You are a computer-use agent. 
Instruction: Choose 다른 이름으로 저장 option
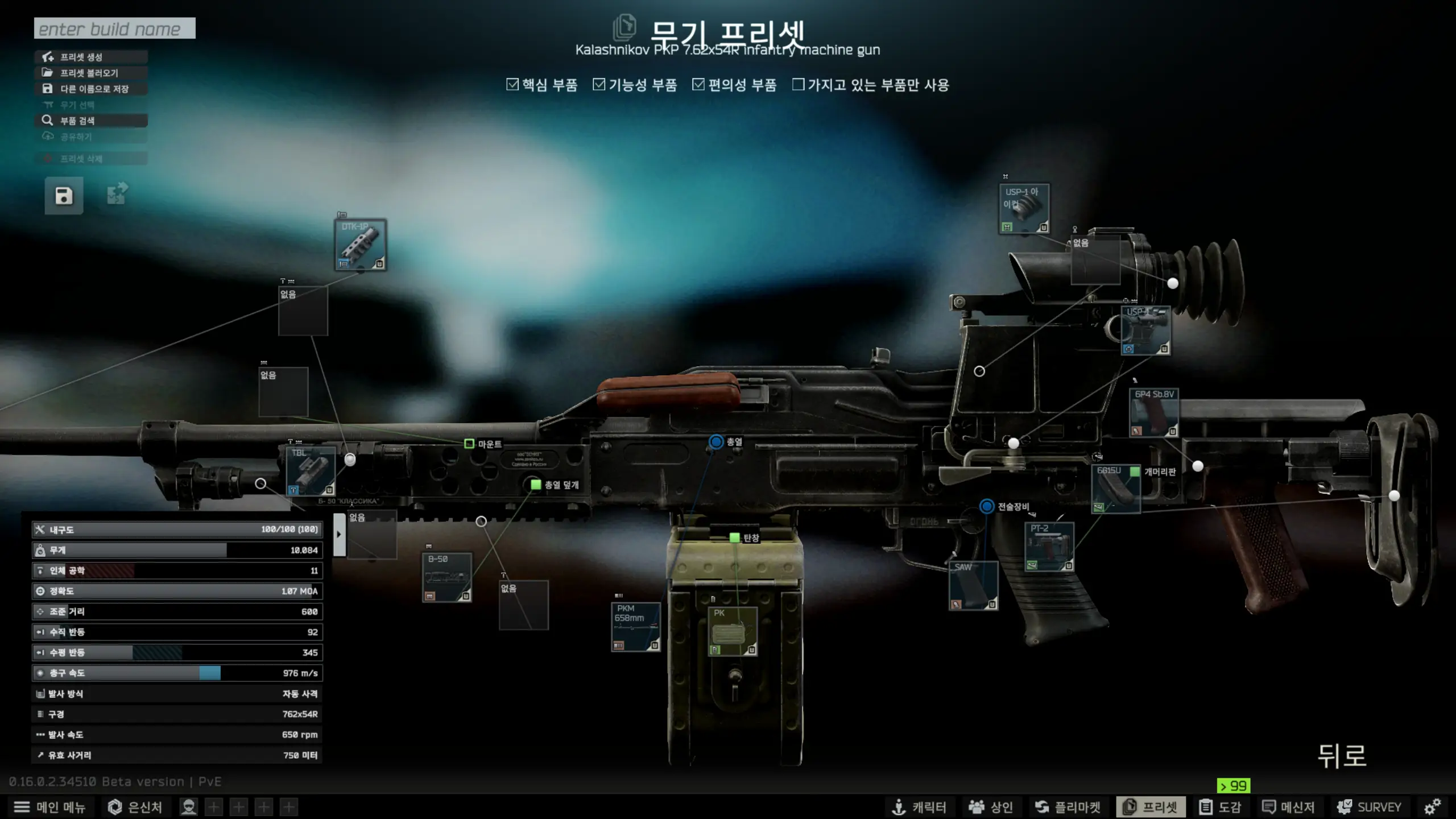pos(91,89)
